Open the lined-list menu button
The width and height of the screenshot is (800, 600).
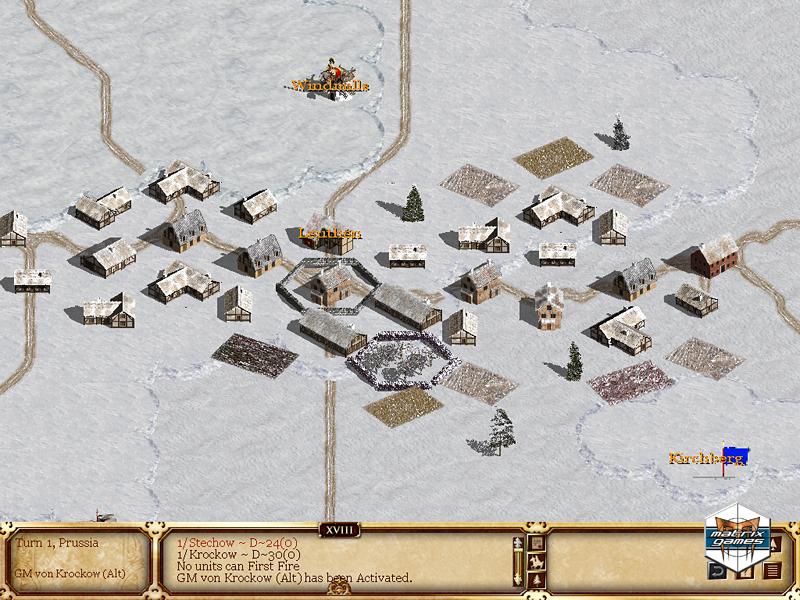coord(772,571)
